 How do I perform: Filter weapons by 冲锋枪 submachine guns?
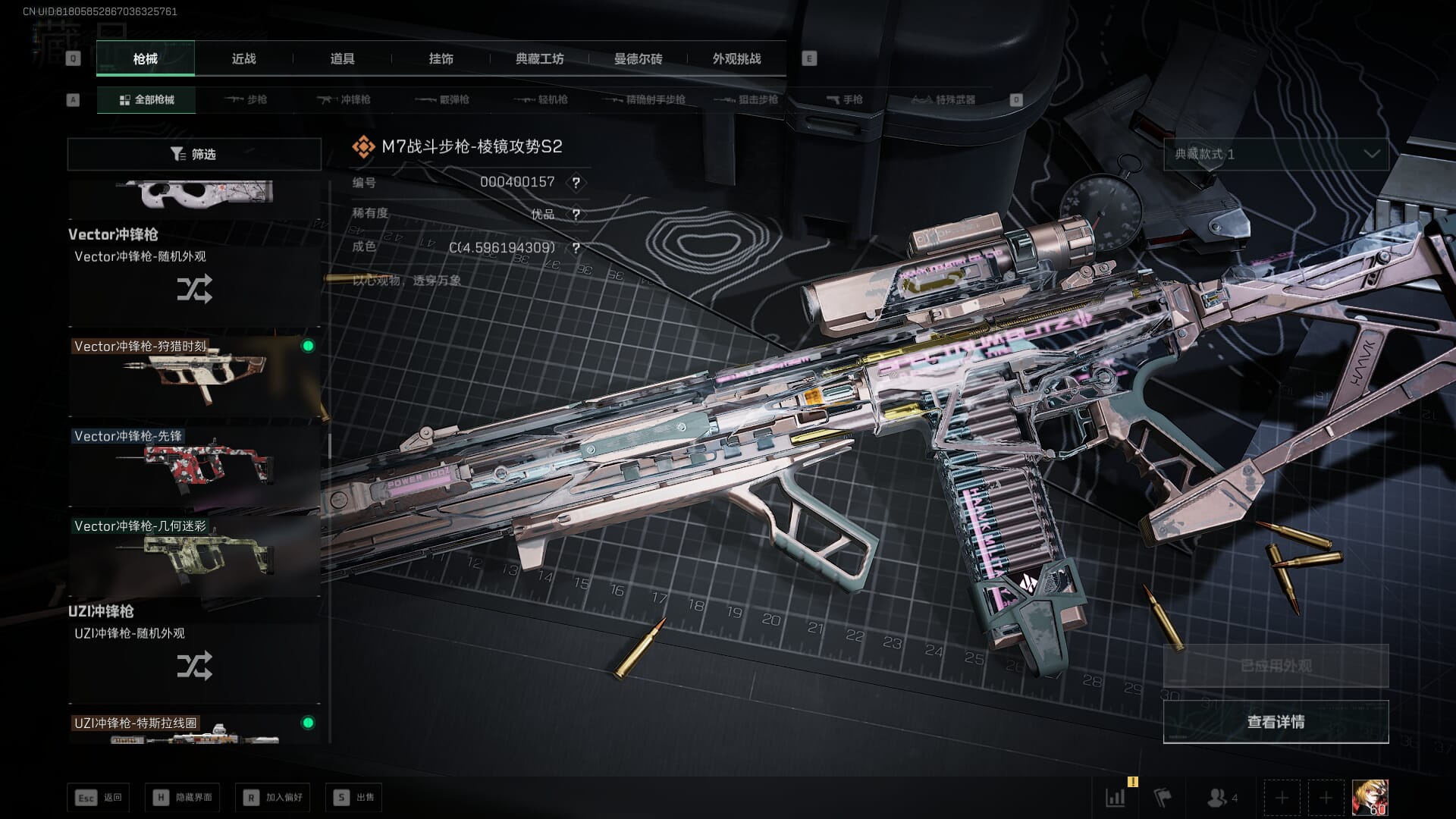[x=344, y=99]
